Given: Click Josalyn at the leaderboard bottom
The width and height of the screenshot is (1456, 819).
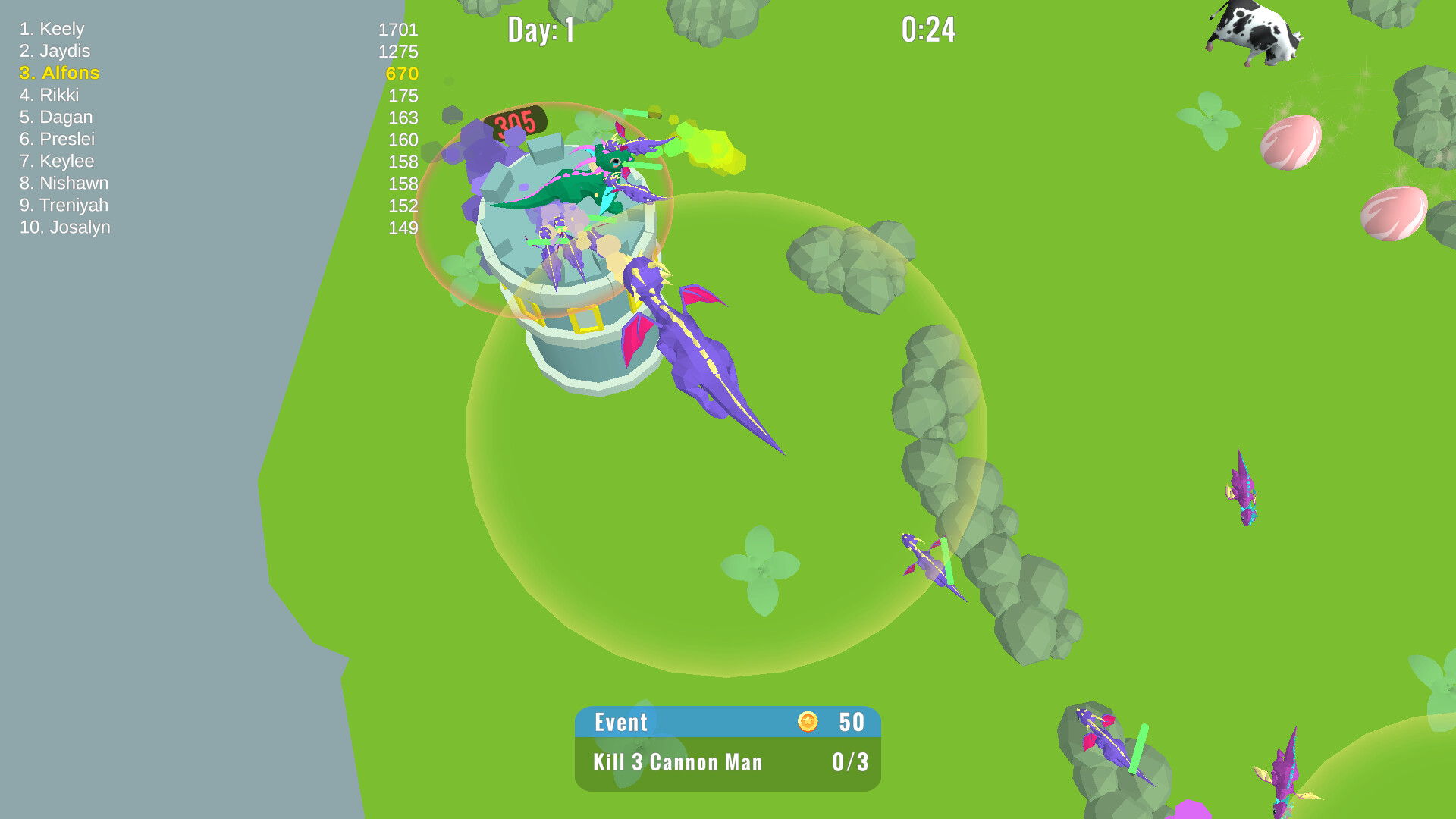Looking at the screenshot, I should coord(66,227).
